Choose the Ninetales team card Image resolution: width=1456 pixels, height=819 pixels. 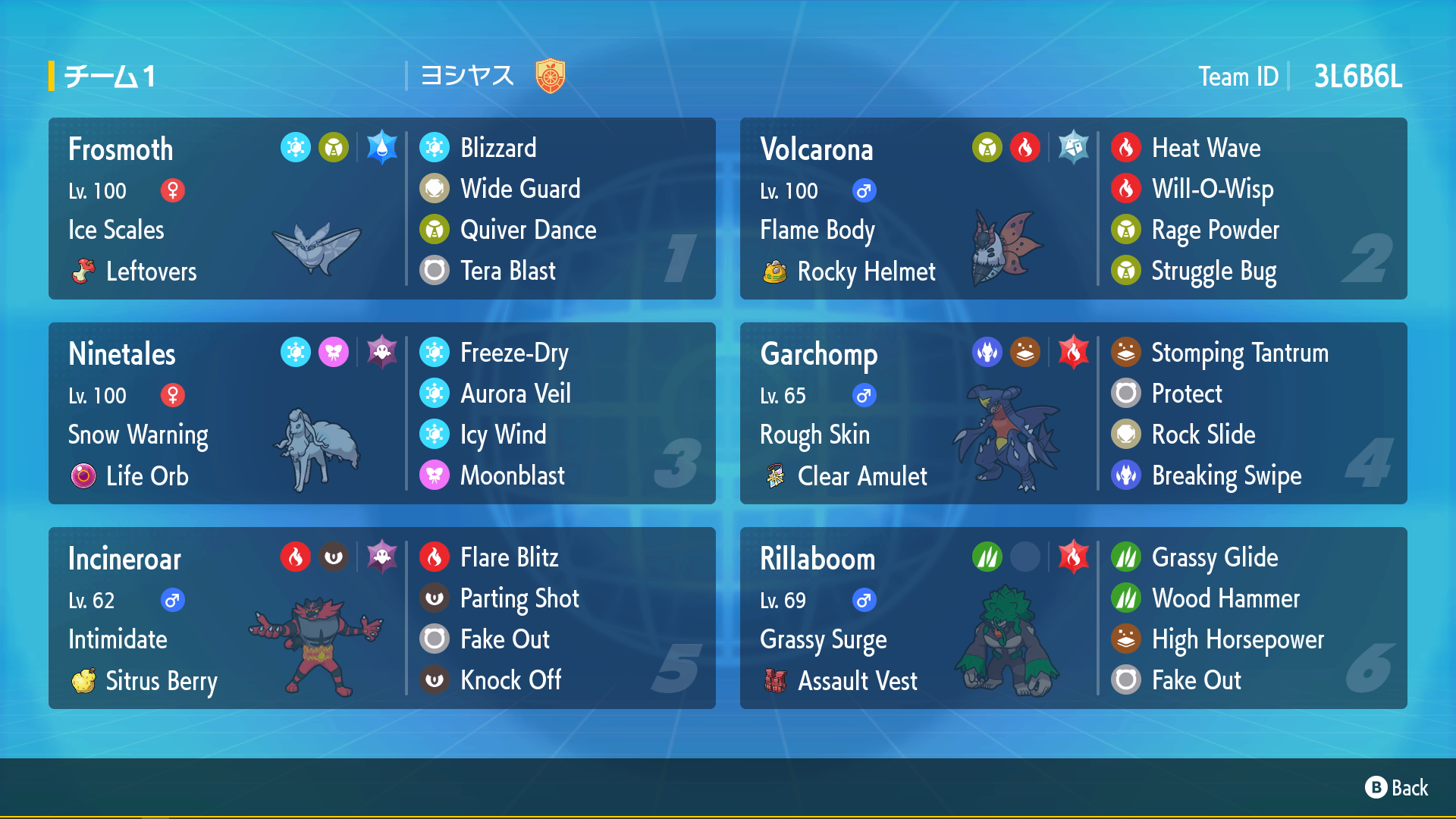pos(227,413)
